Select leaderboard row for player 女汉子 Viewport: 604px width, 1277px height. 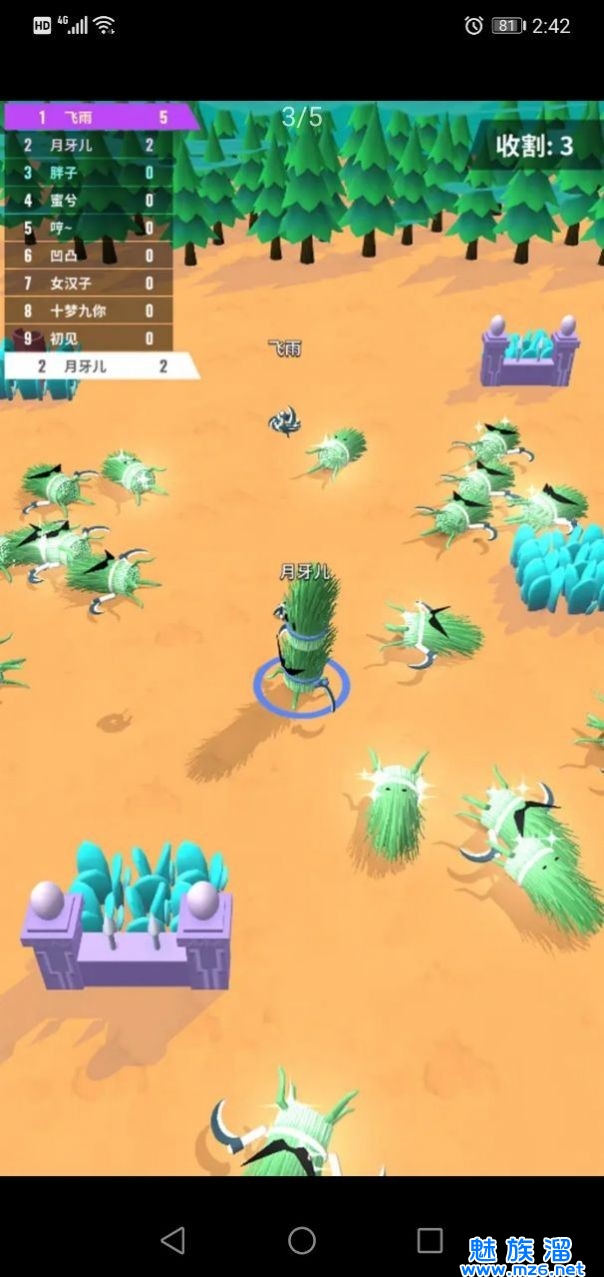click(88, 283)
